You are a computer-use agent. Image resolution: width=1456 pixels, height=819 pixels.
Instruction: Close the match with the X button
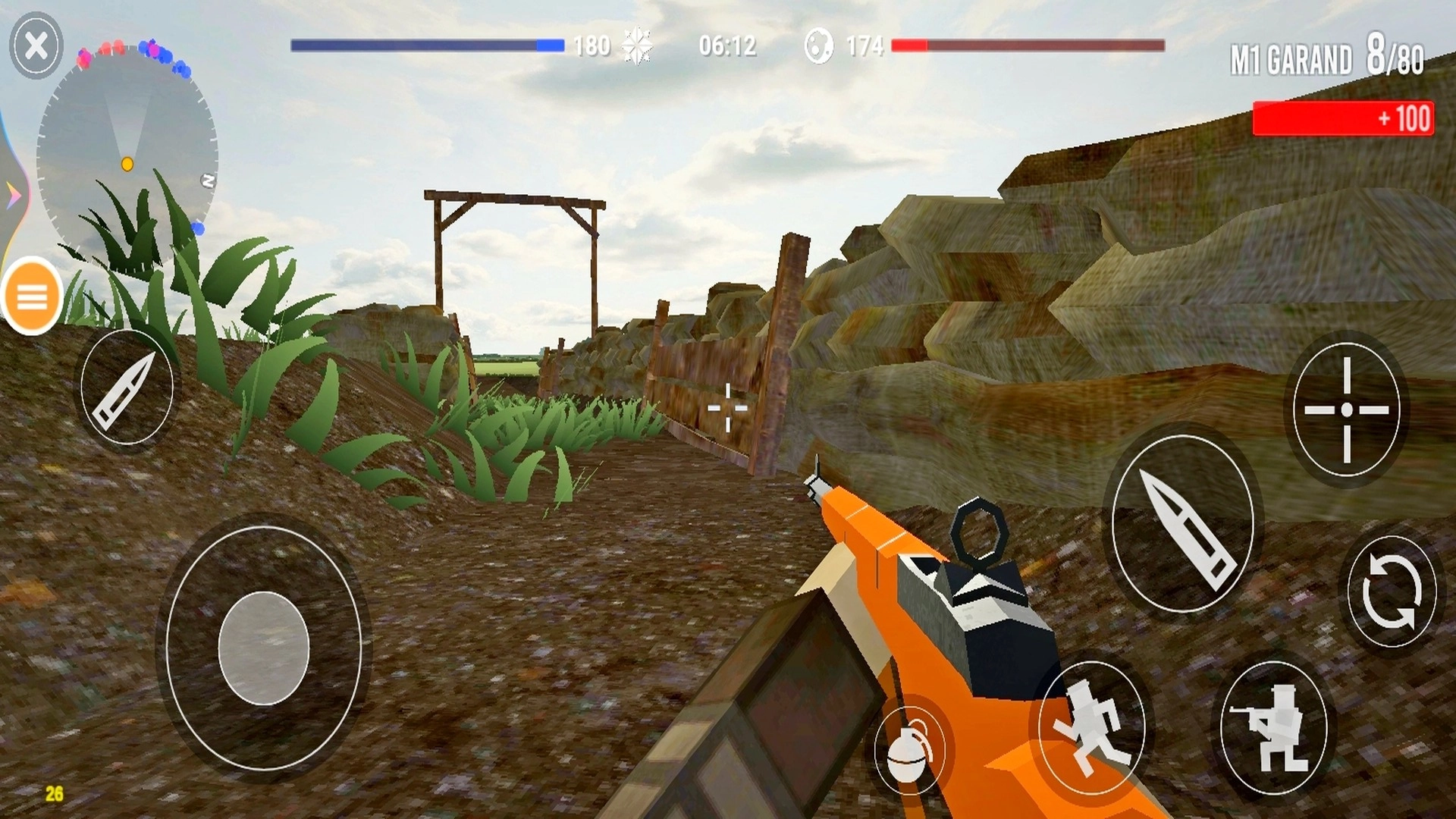point(36,46)
